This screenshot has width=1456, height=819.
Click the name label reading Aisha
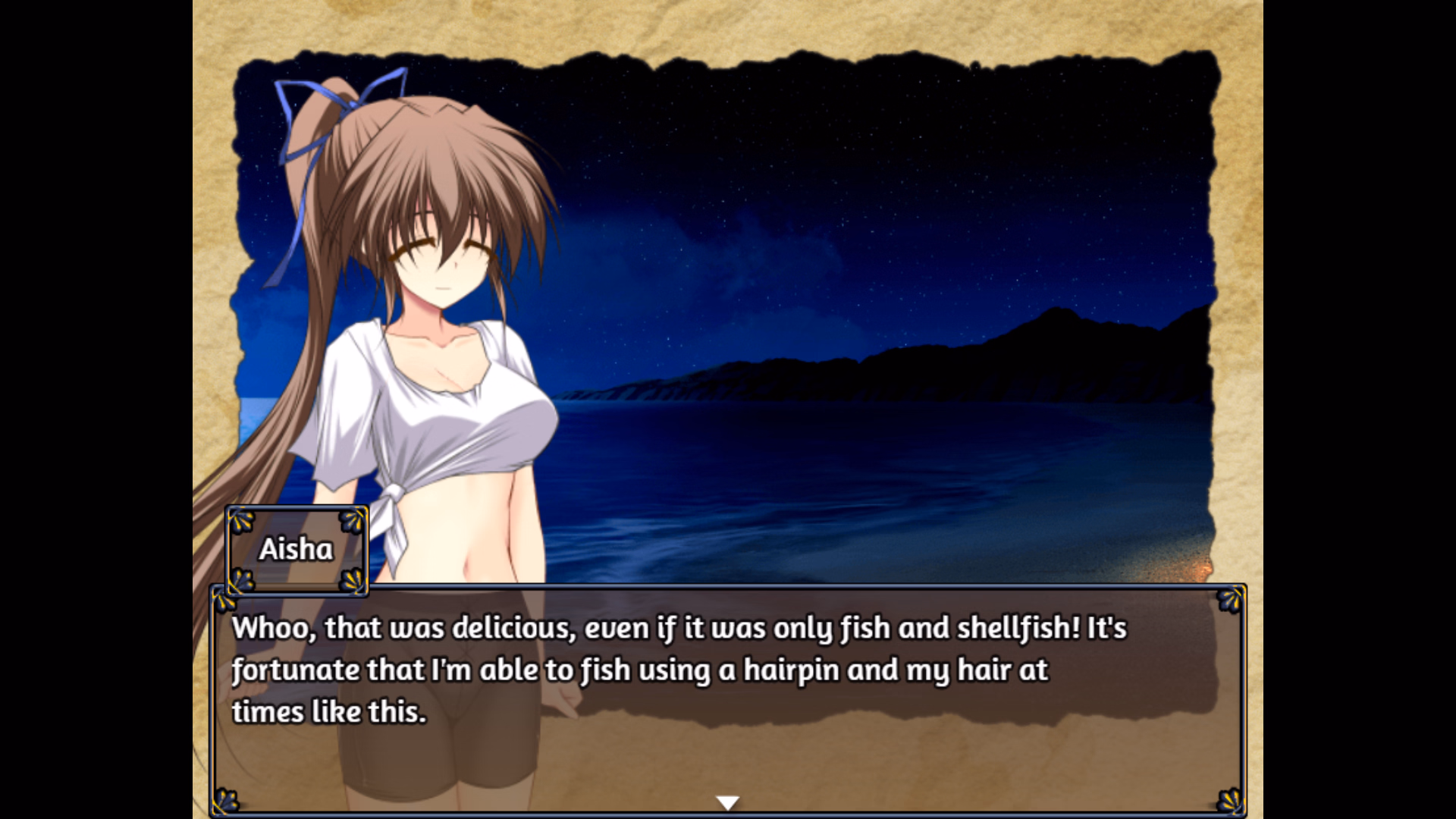tap(297, 550)
